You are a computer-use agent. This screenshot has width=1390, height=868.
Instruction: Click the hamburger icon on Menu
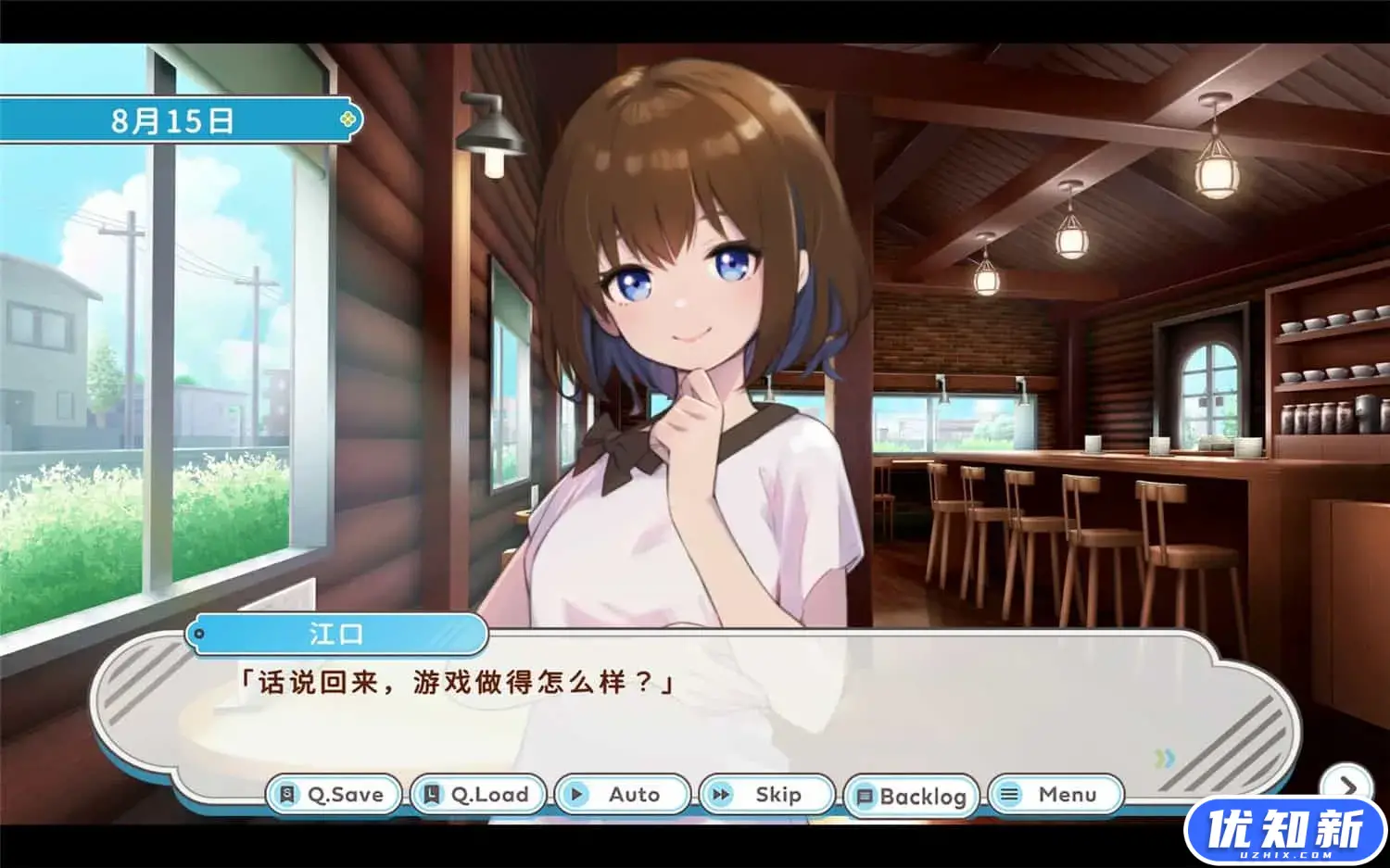click(x=1010, y=794)
